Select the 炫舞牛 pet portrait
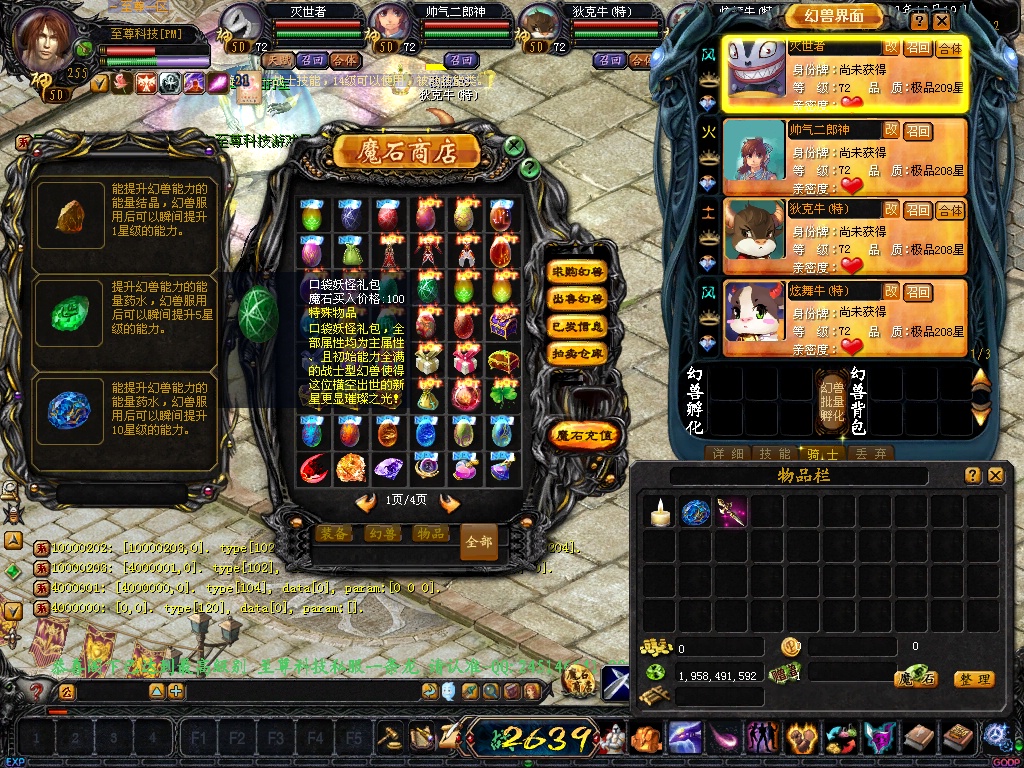1024x768 pixels. [x=753, y=311]
